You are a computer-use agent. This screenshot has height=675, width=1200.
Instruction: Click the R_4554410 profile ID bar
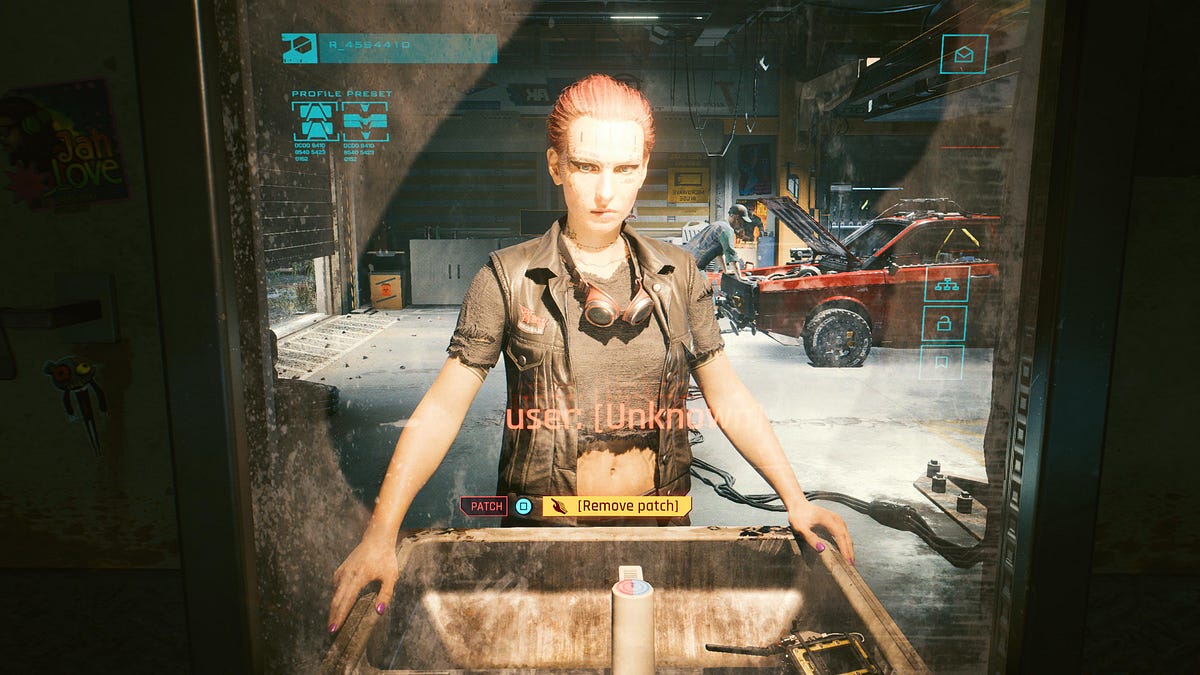point(407,47)
